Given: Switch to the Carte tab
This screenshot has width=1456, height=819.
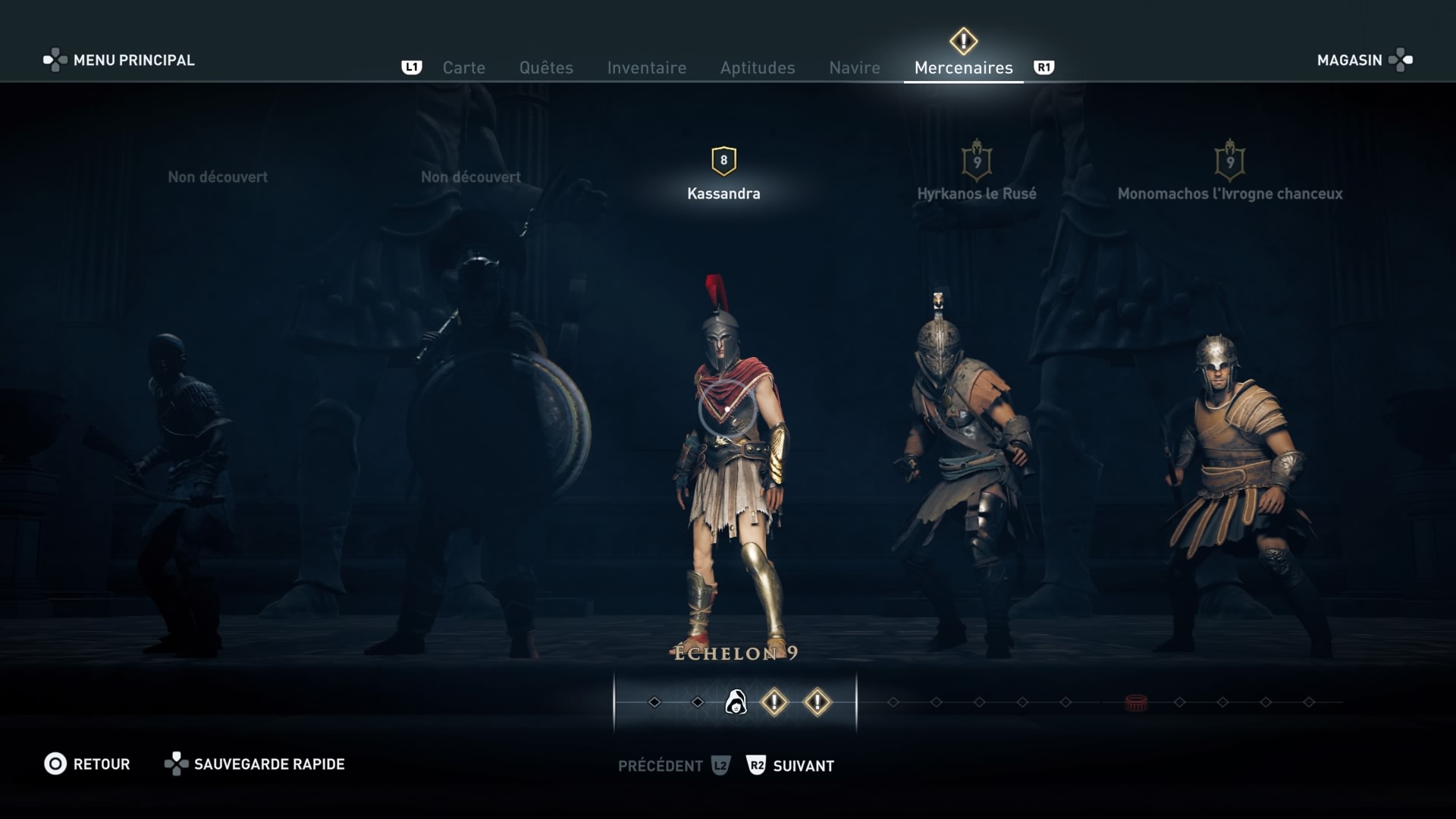Looking at the screenshot, I should 463,67.
